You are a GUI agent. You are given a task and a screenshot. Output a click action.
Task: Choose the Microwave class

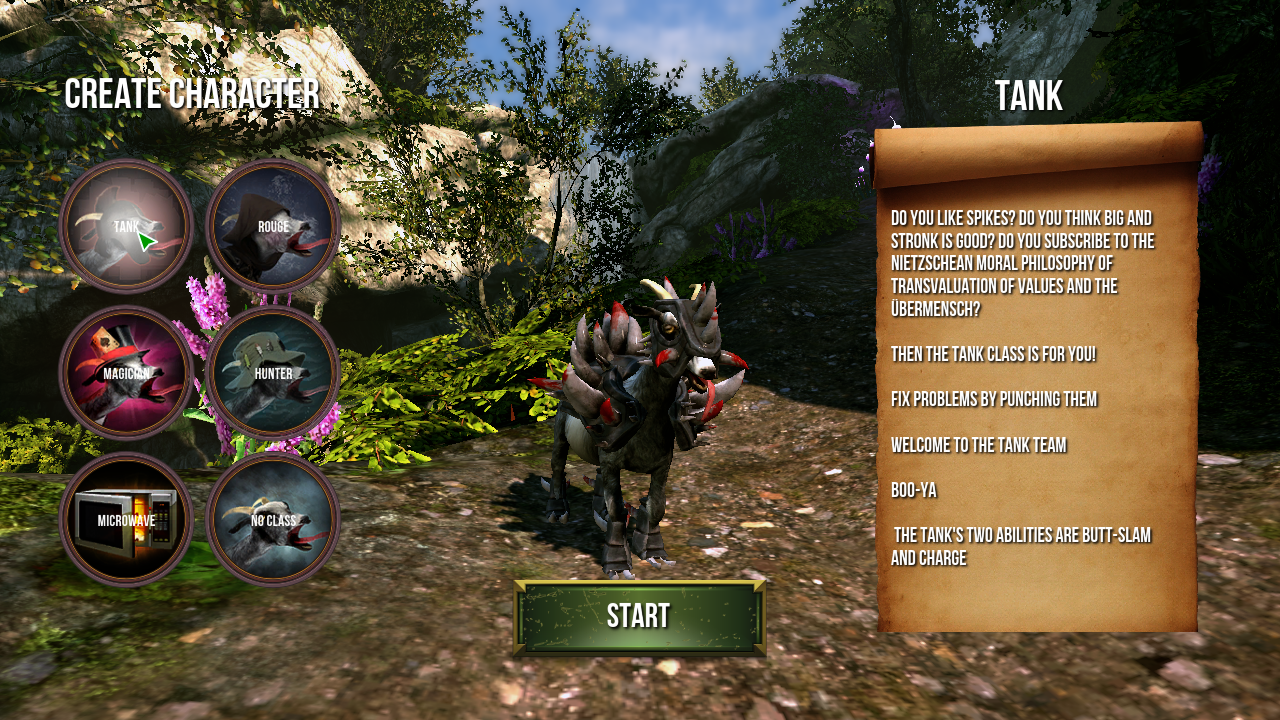tap(126, 520)
